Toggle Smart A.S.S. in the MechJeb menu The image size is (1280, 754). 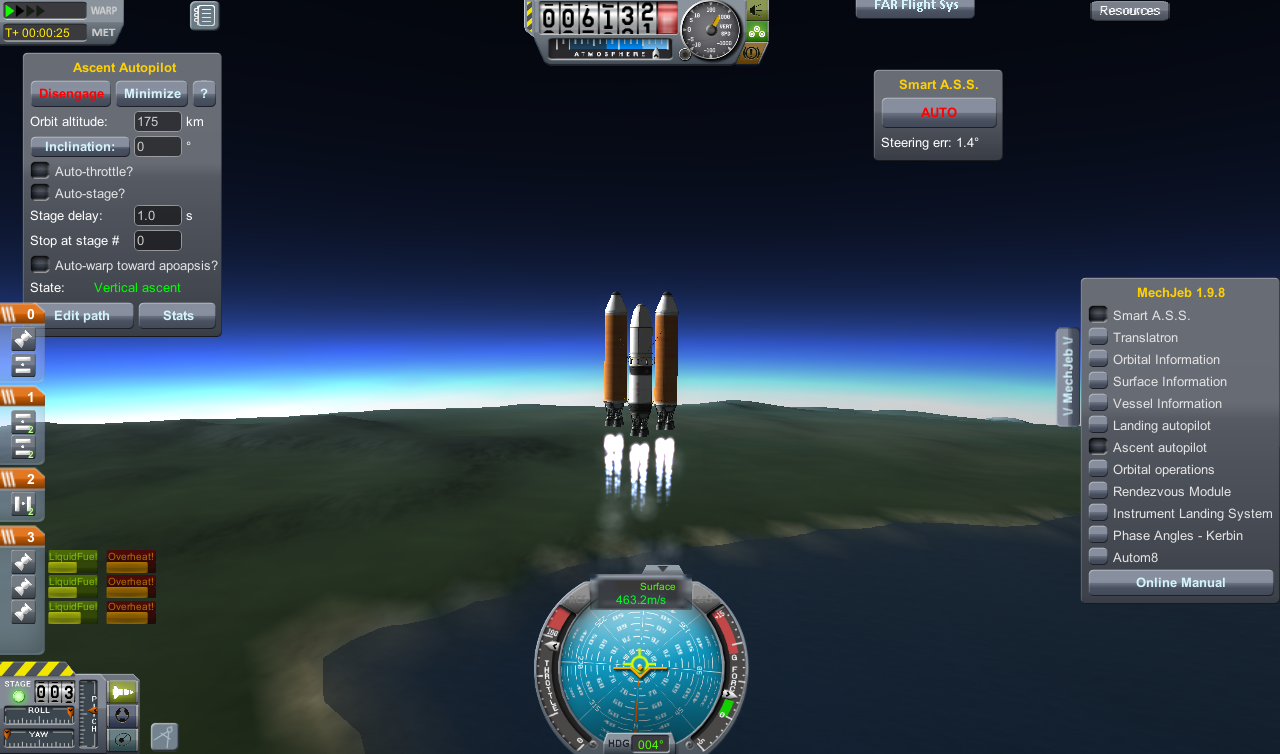click(1097, 313)
